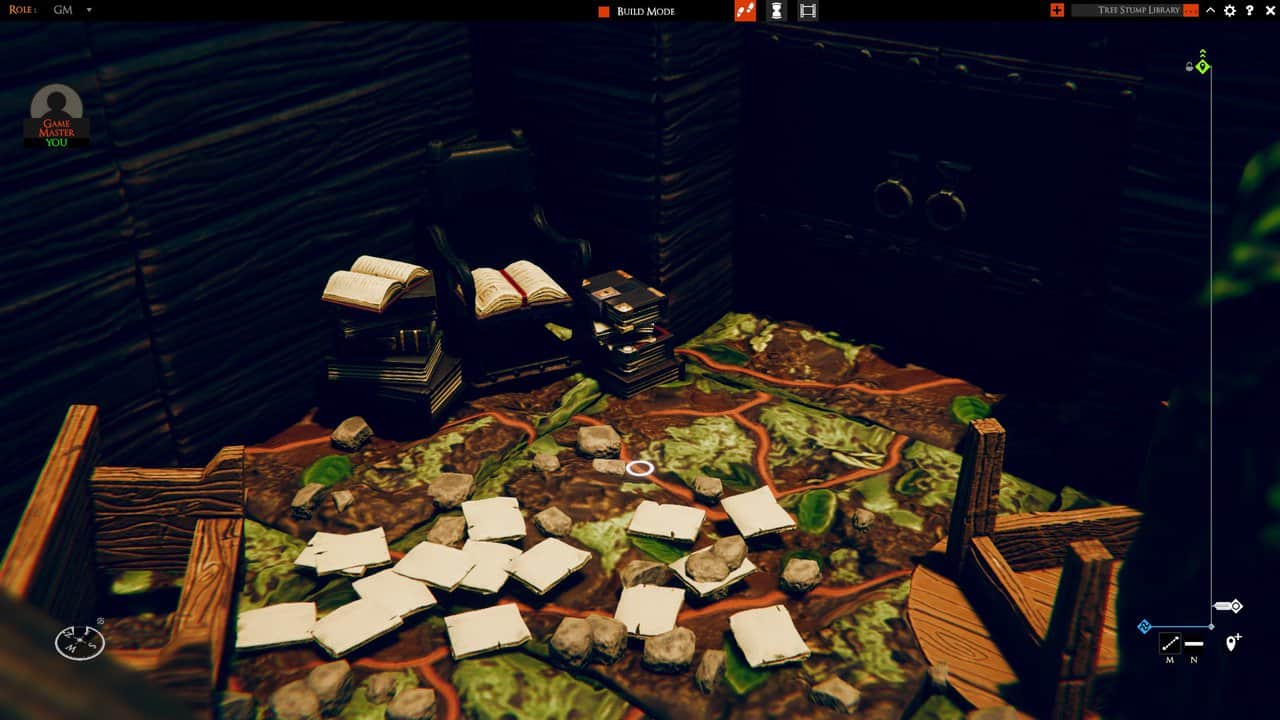
Task: Activate the film frame cutscene tool
Action: click(x=808, y=10)
